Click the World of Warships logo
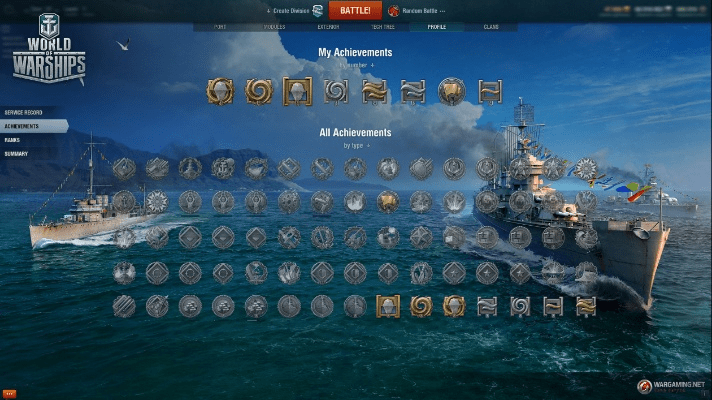 48,50
